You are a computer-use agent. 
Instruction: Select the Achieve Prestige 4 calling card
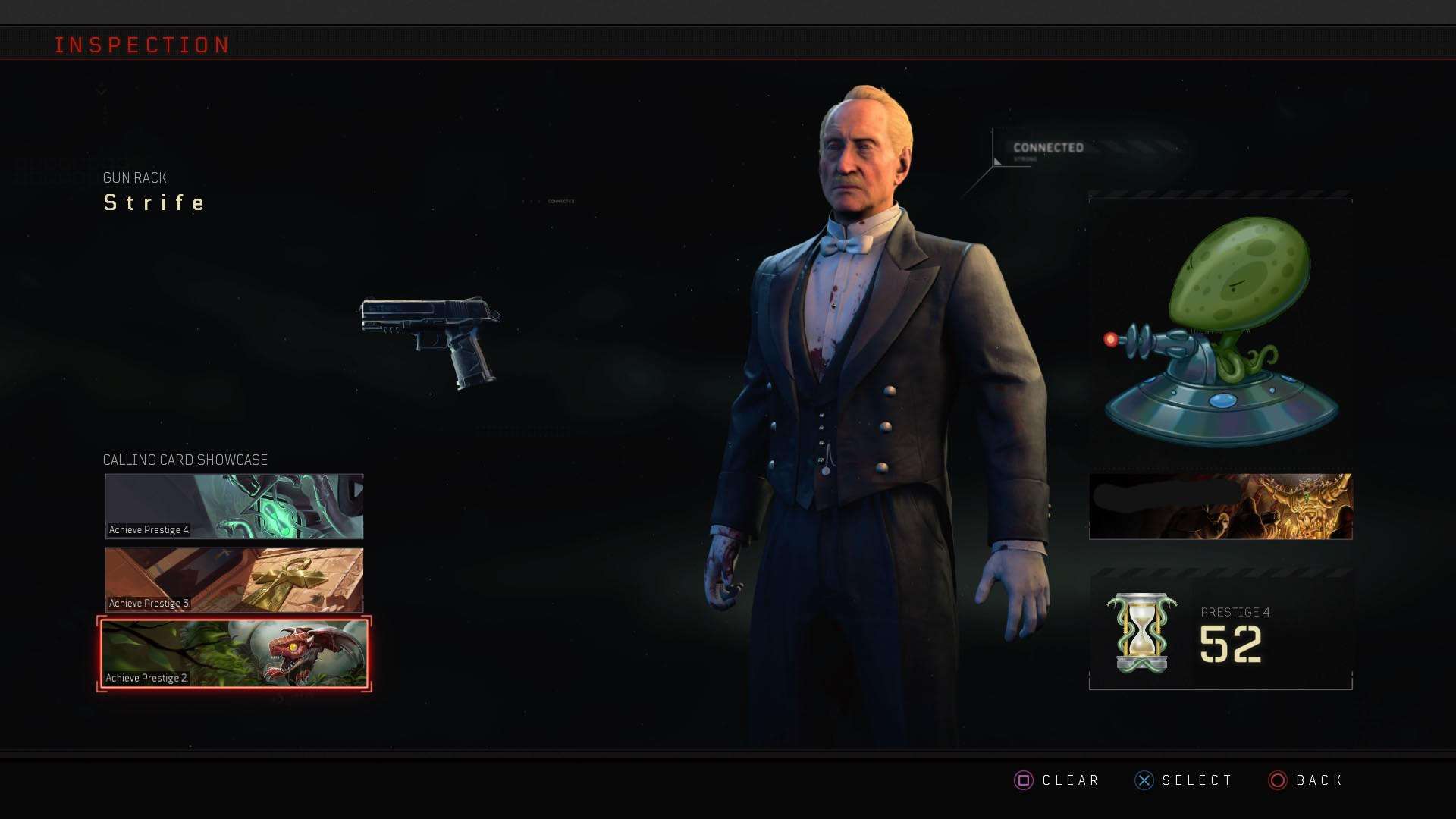[234, 506]
